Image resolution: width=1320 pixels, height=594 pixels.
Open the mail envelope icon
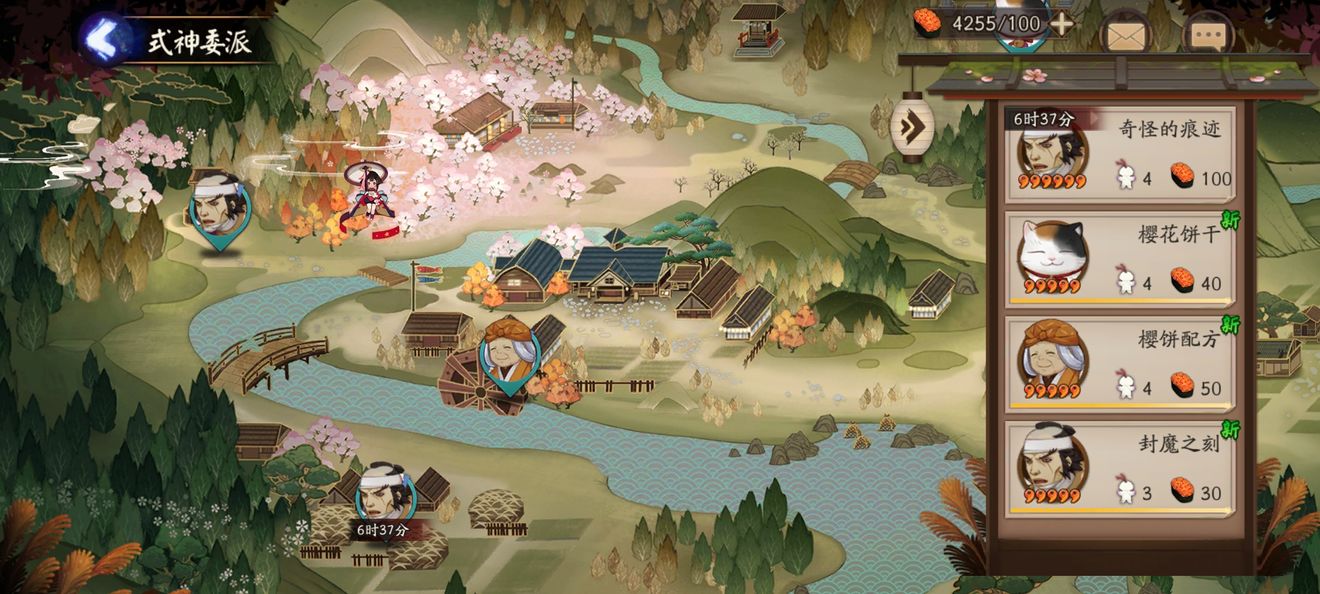(x=1126, y=36)
